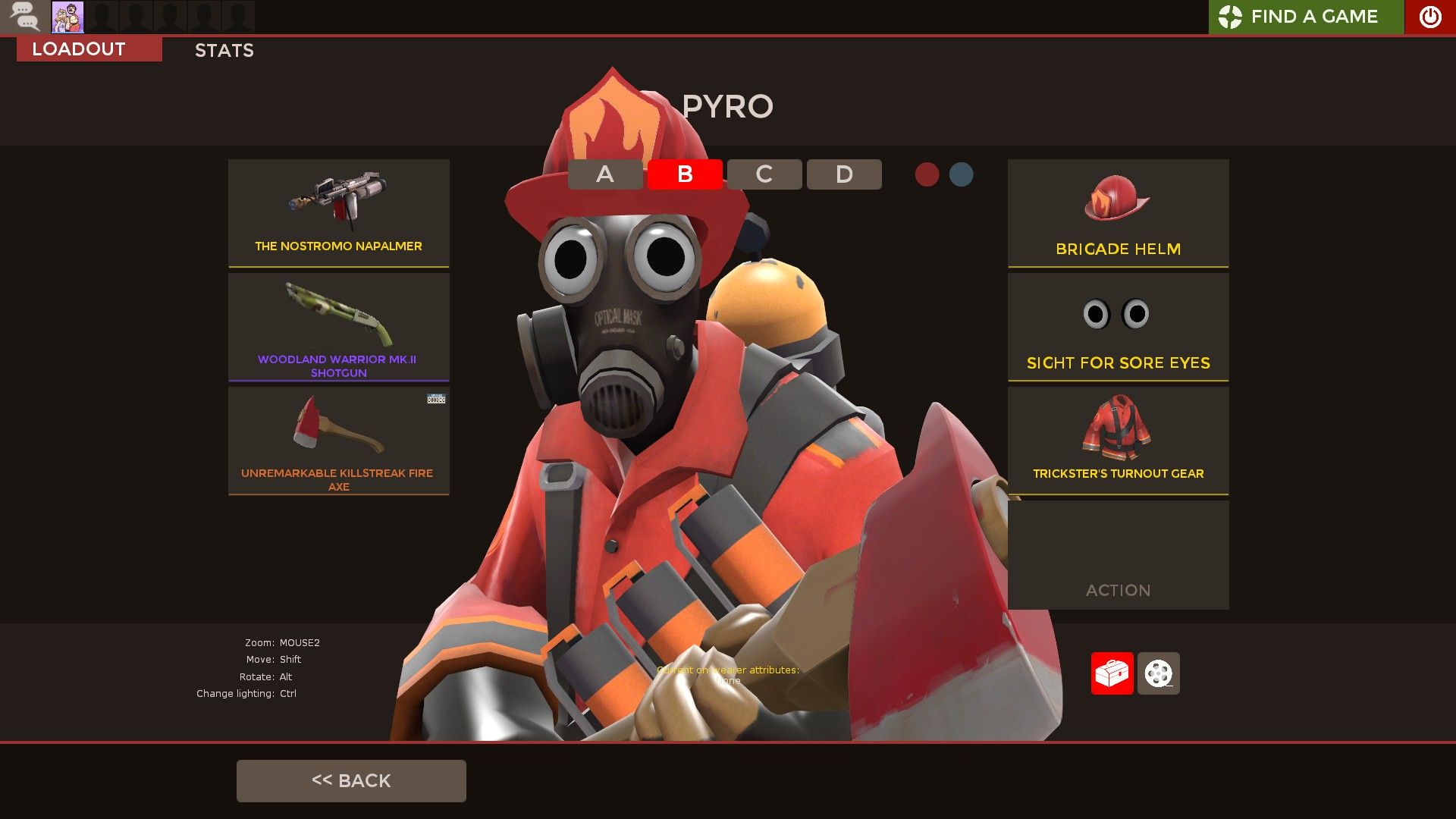The width and height of the screenshot is (1456, 819).
Task: Click your player avatar at top left
Action: [x=68, y=16]
